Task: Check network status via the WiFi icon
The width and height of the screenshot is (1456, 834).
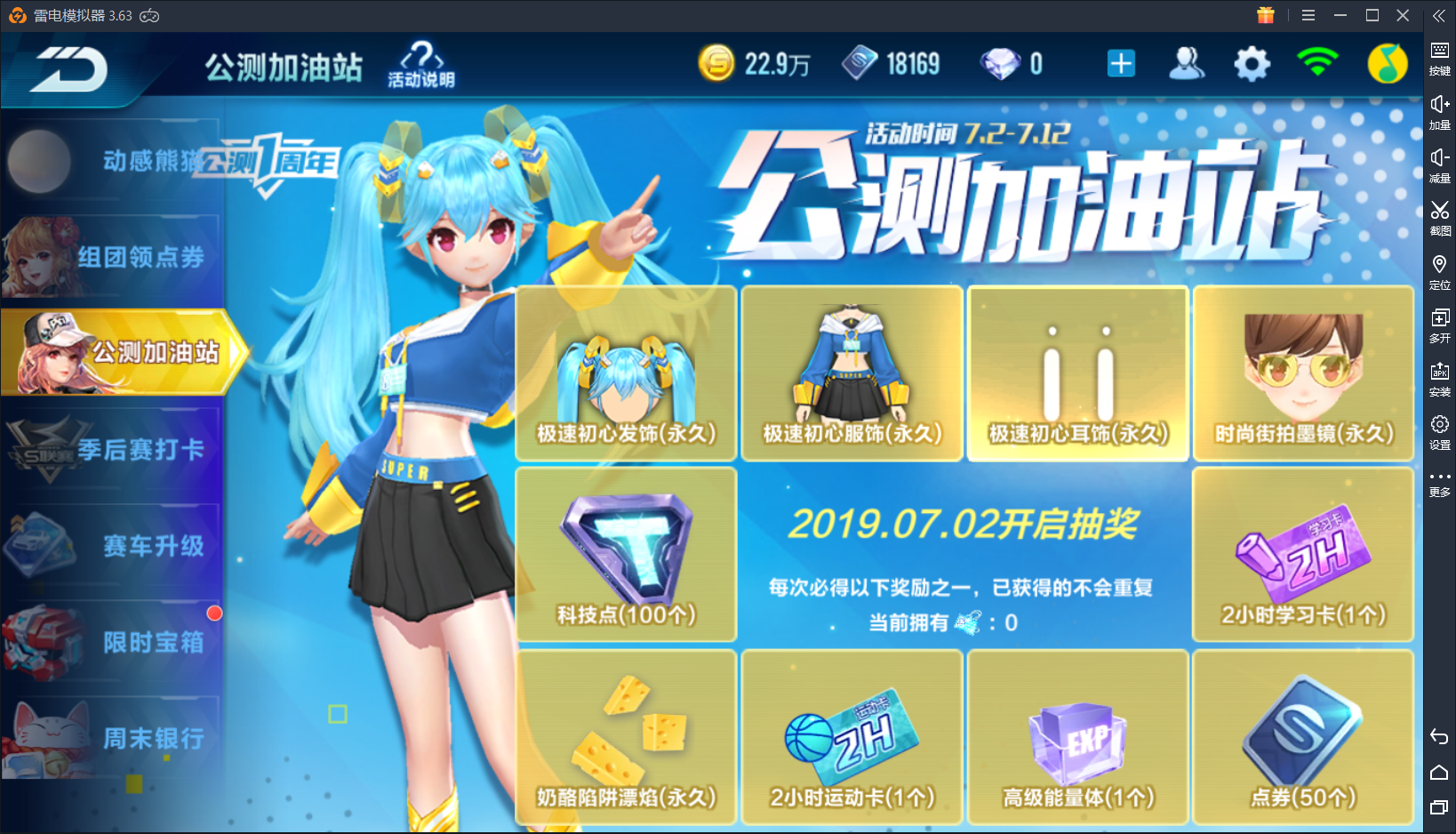Action: coord(1319,63)
